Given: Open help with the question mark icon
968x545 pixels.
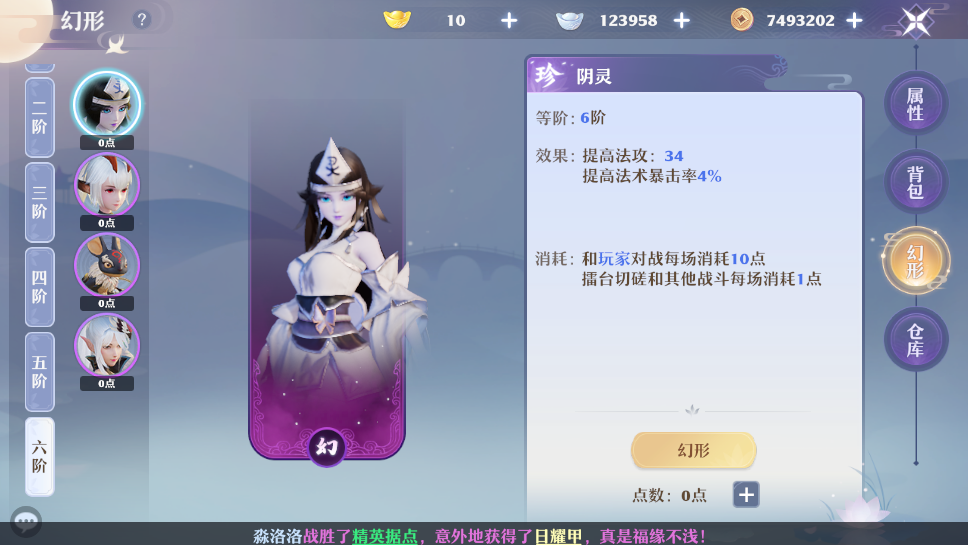Looking at the screenshot, I should click(142, 20).
